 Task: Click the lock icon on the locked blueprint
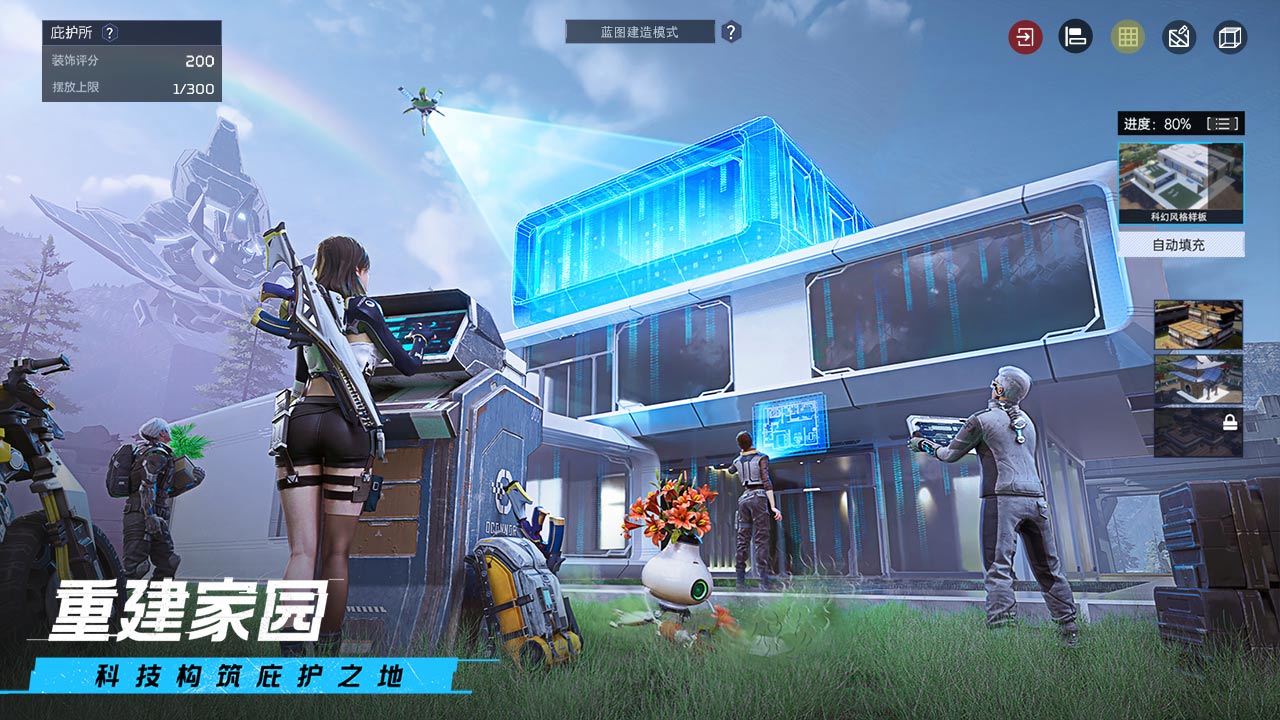coord(1230,422)
